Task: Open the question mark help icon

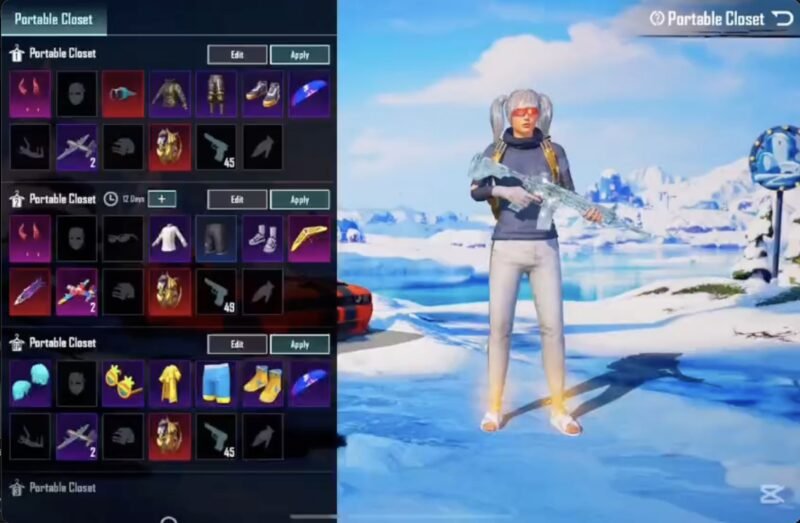Action: click(657, 18)
